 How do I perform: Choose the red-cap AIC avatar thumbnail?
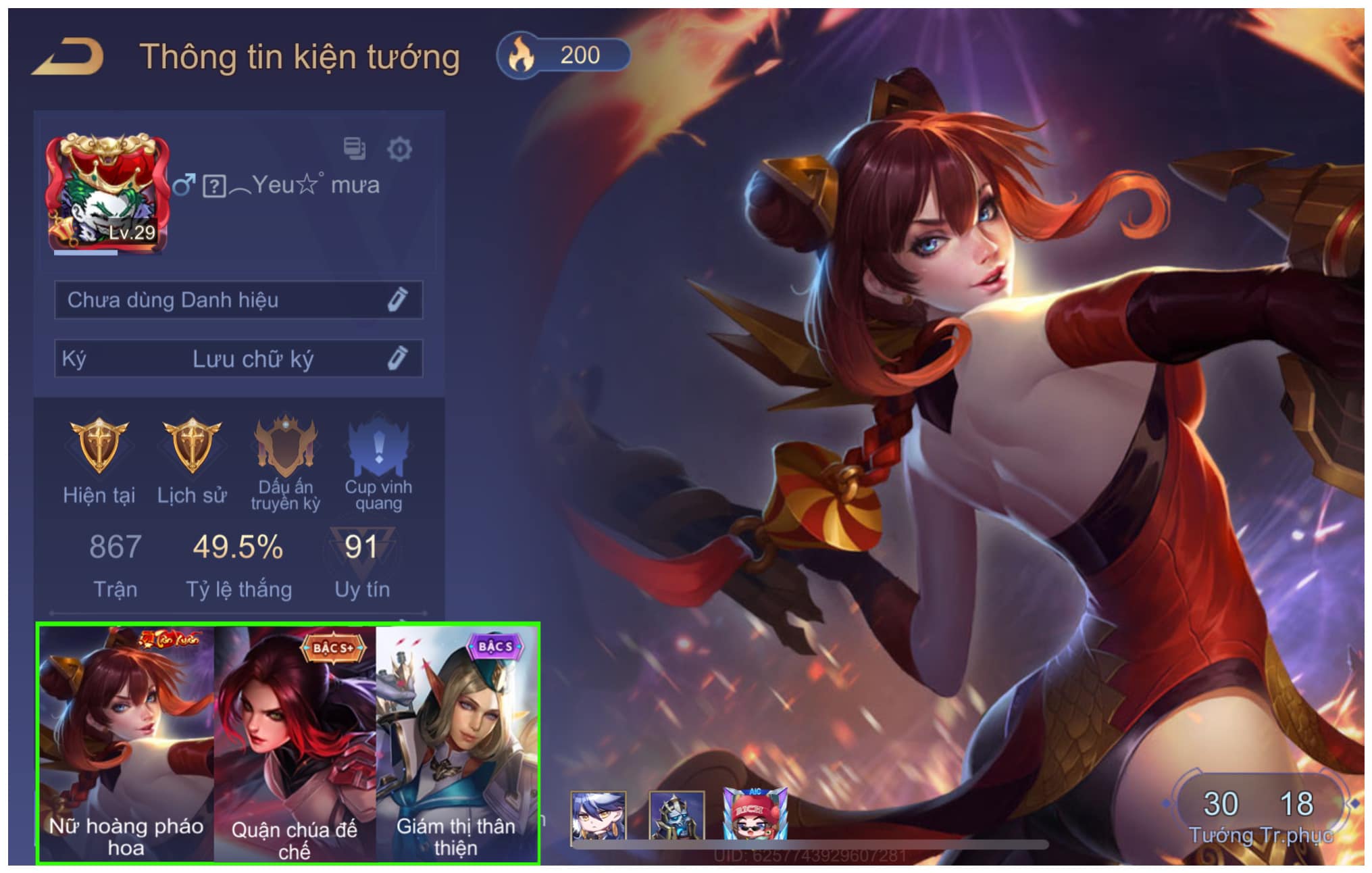(755, 814)
